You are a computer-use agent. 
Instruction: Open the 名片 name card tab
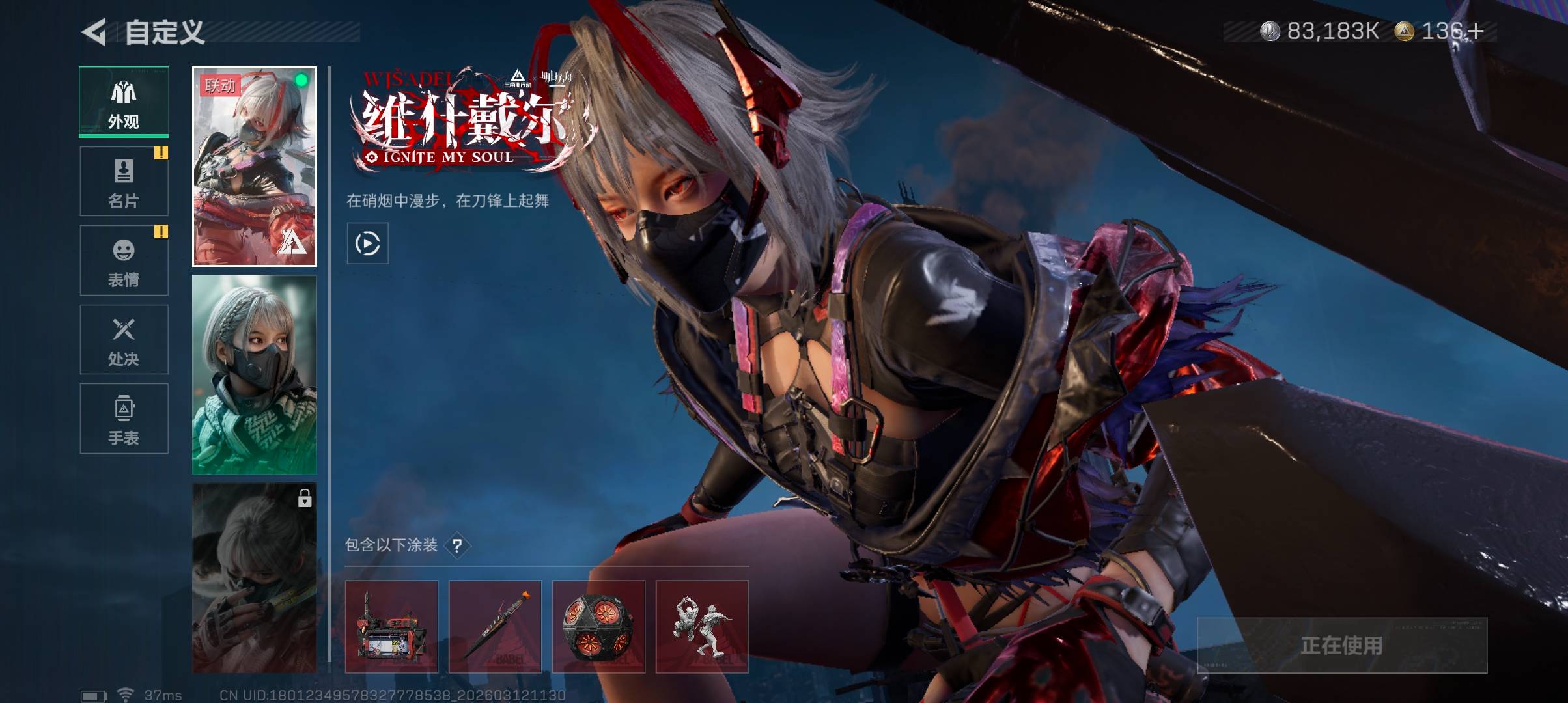124,182
